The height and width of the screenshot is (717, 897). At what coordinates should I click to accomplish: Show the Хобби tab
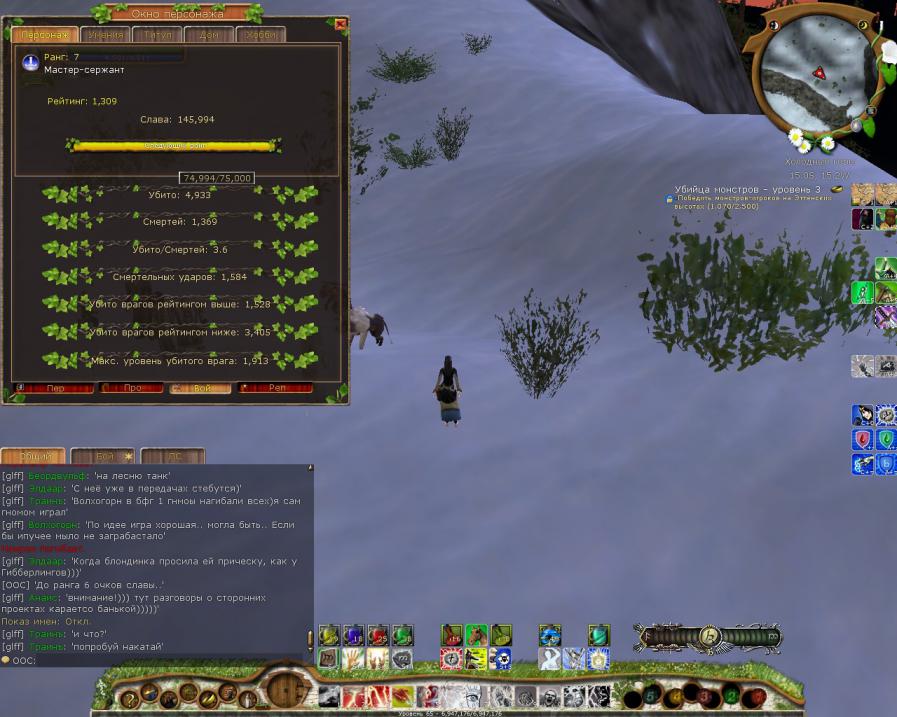click(262, 35)
